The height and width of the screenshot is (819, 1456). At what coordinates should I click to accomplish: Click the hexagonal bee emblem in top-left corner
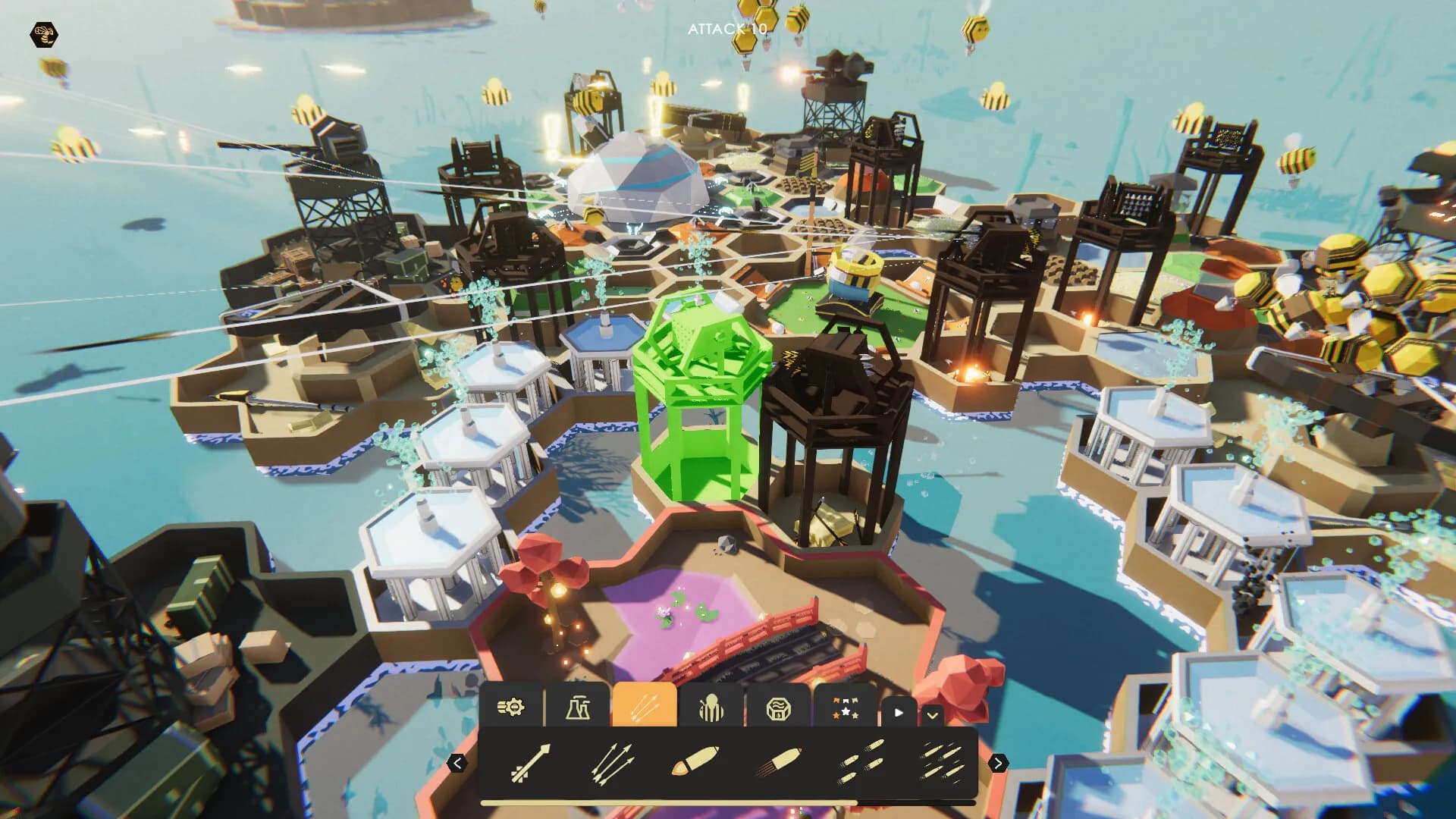[43, 33]
